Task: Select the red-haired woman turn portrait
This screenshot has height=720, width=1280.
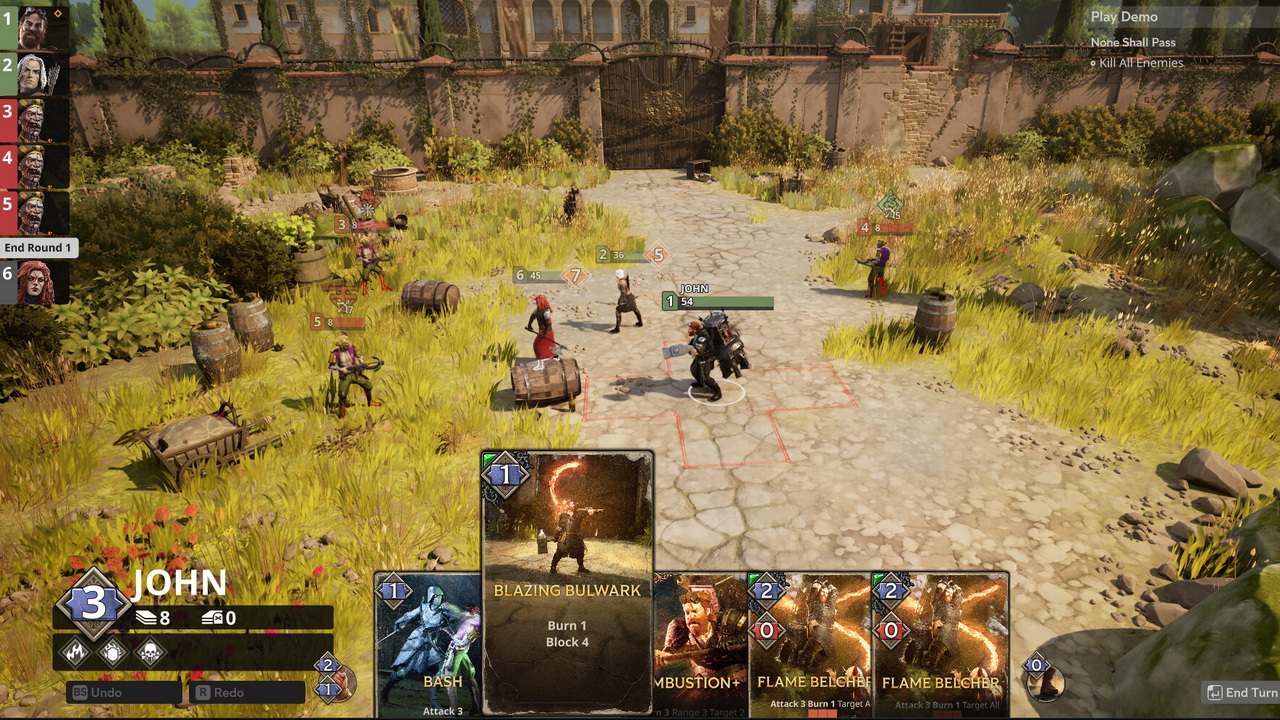Action: coord(34,283)
